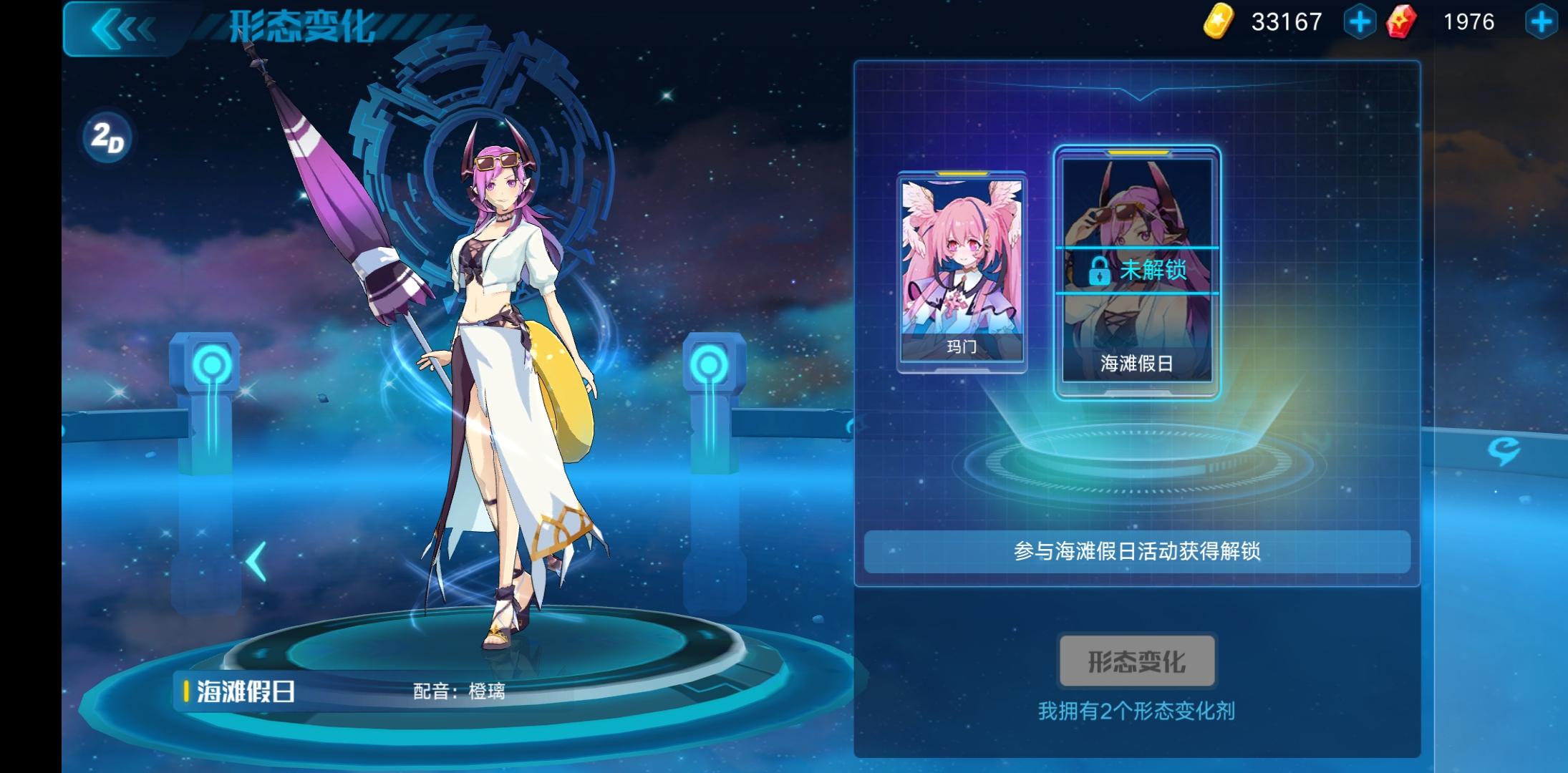Image resolution: width=1568 pixels, height=773 pixels.
Task: Click the gold coin currency icon
Action: point(1217,23)
